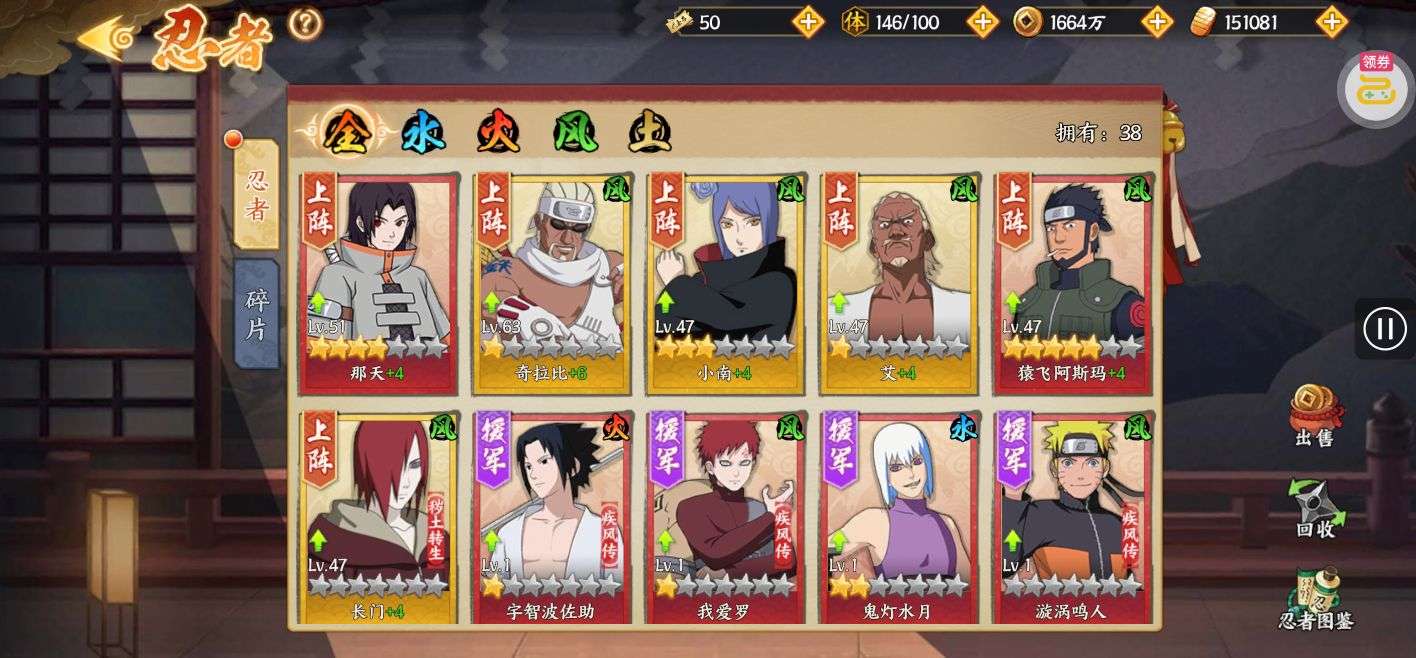1416x658 pixels.
Task: Select the 宇智波佐助 ninja card
Action: click(552, 518)
